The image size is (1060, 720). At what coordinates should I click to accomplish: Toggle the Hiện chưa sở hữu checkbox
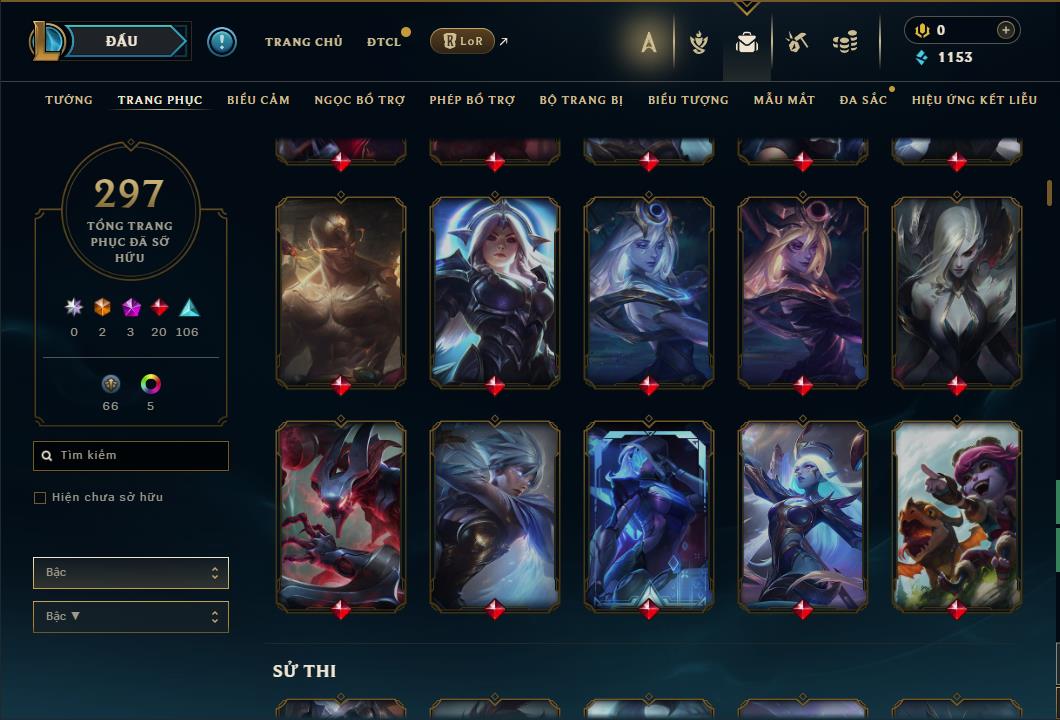[x=40, y=498]
